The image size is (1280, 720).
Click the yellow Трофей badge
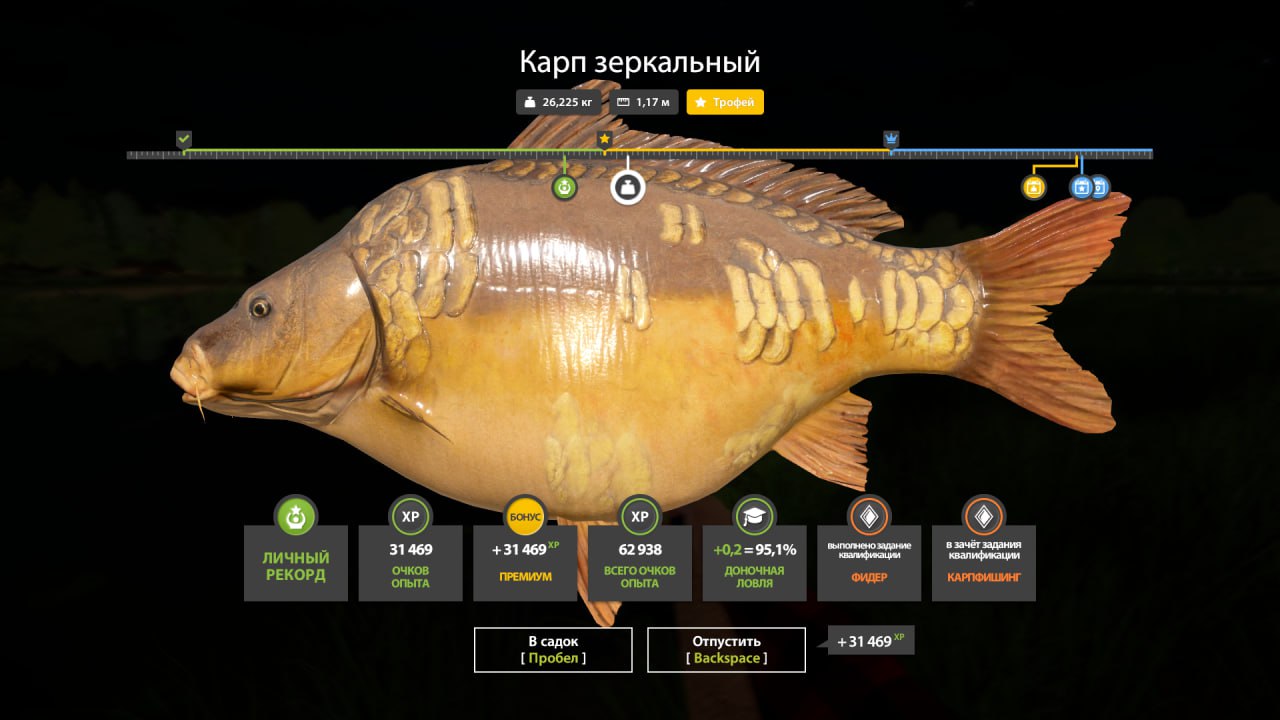pos(725,102)
